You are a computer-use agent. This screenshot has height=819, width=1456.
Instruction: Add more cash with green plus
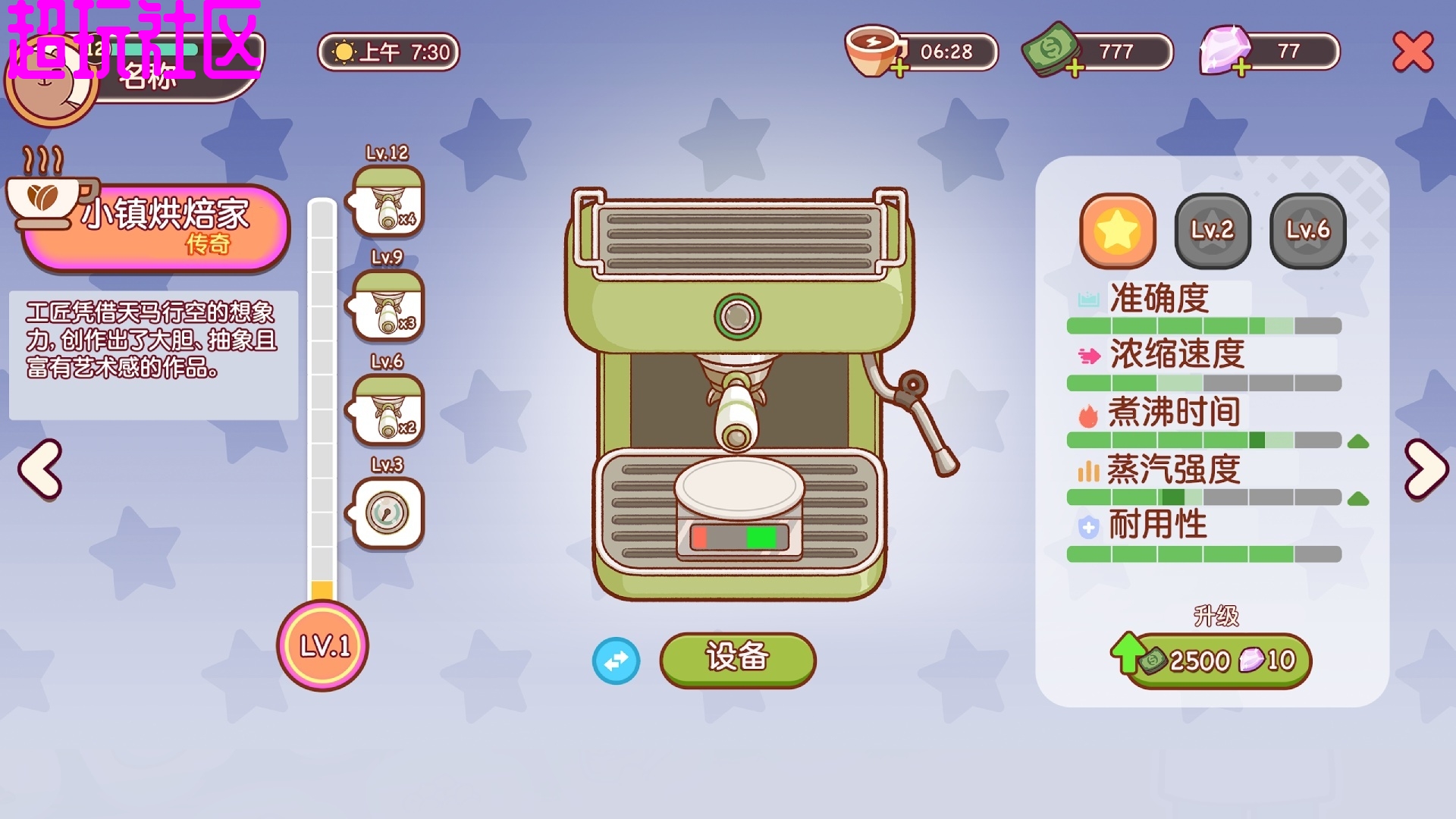coord(1075,70)
